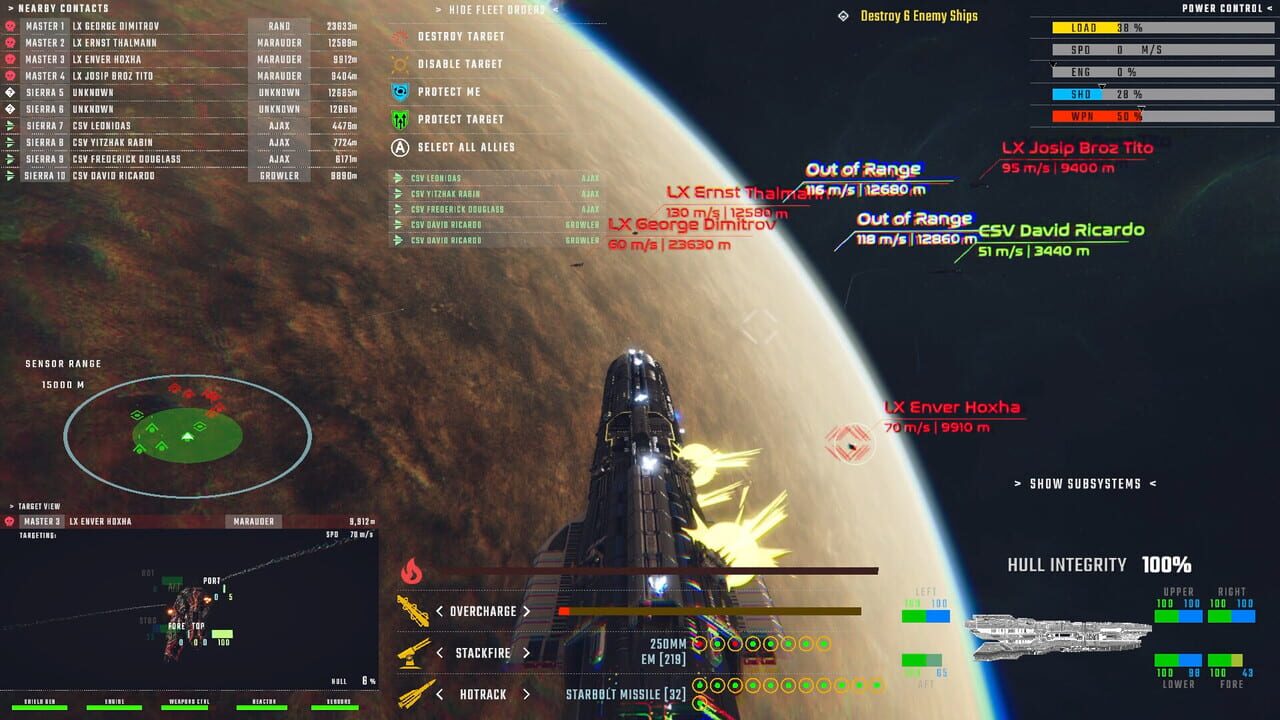Click MASTER 1 LX George Dimitrov contact entry
This screenshot has height=720, width=1280.
click(x=120, y=27)
